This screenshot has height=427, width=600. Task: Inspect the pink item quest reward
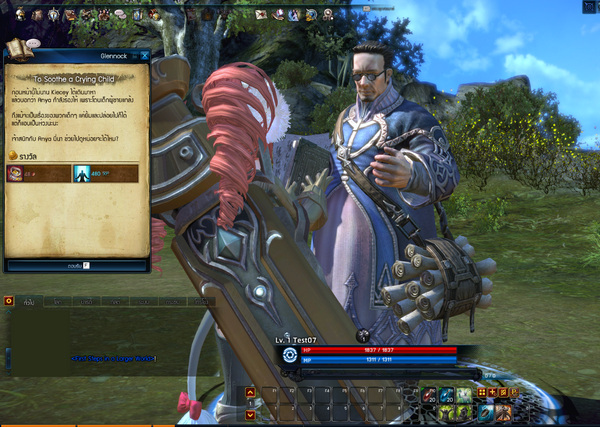click(x=17, y=174)
